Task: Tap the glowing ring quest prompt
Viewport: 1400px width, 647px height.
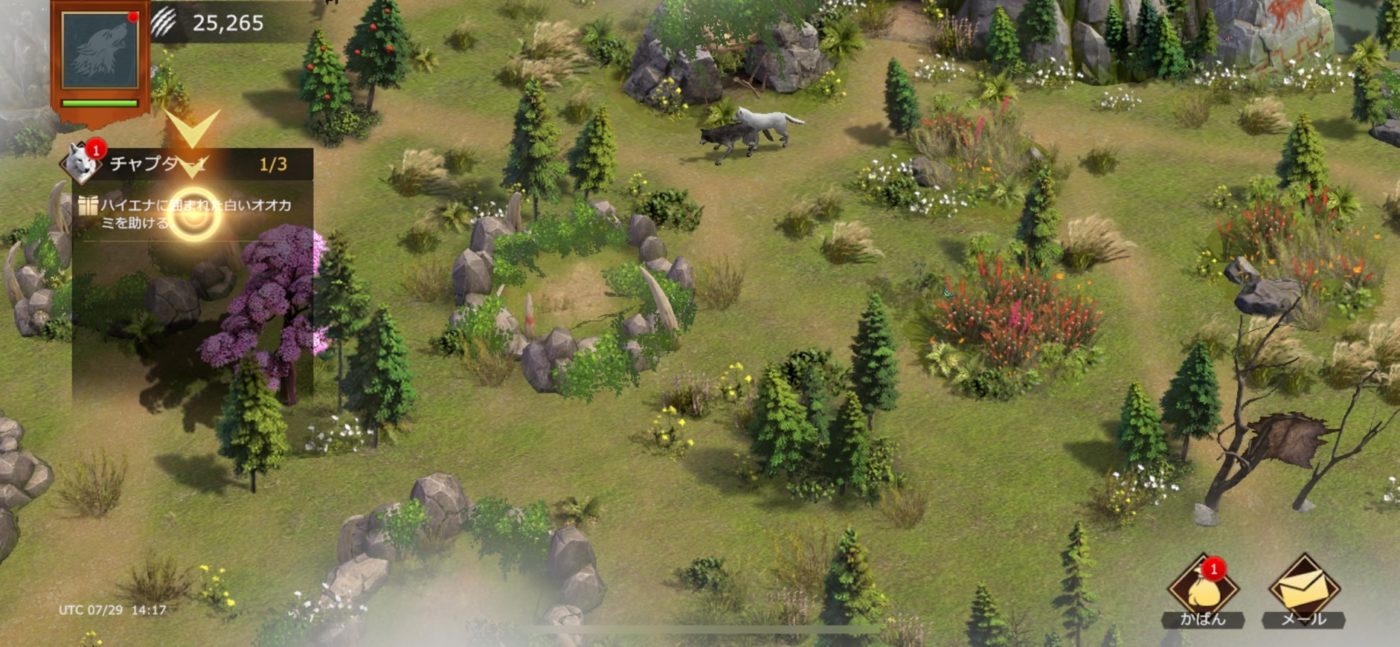Action: pyautogui.click(x=194, y=214)
